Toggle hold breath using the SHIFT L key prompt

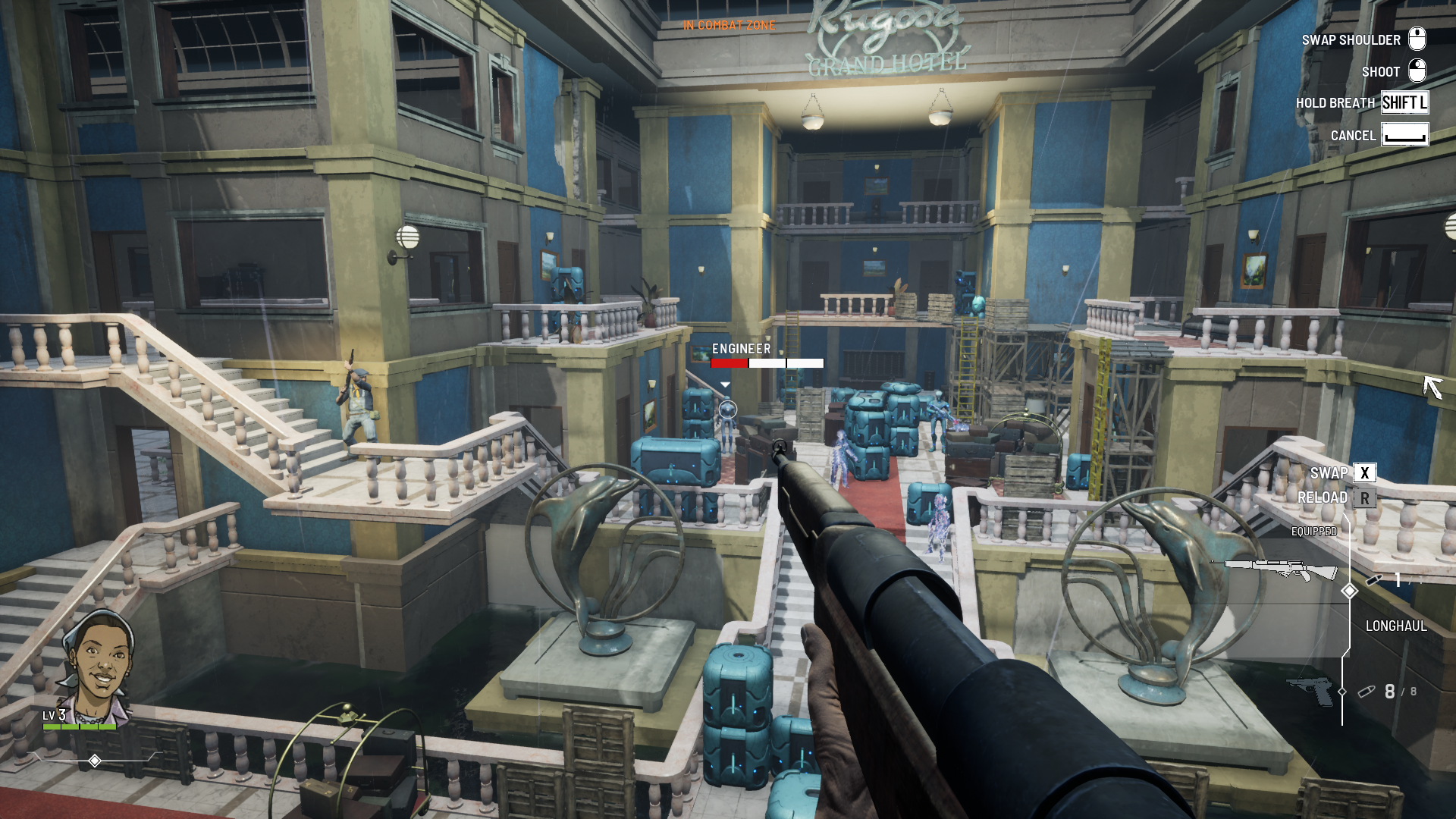click(1404, 103)
